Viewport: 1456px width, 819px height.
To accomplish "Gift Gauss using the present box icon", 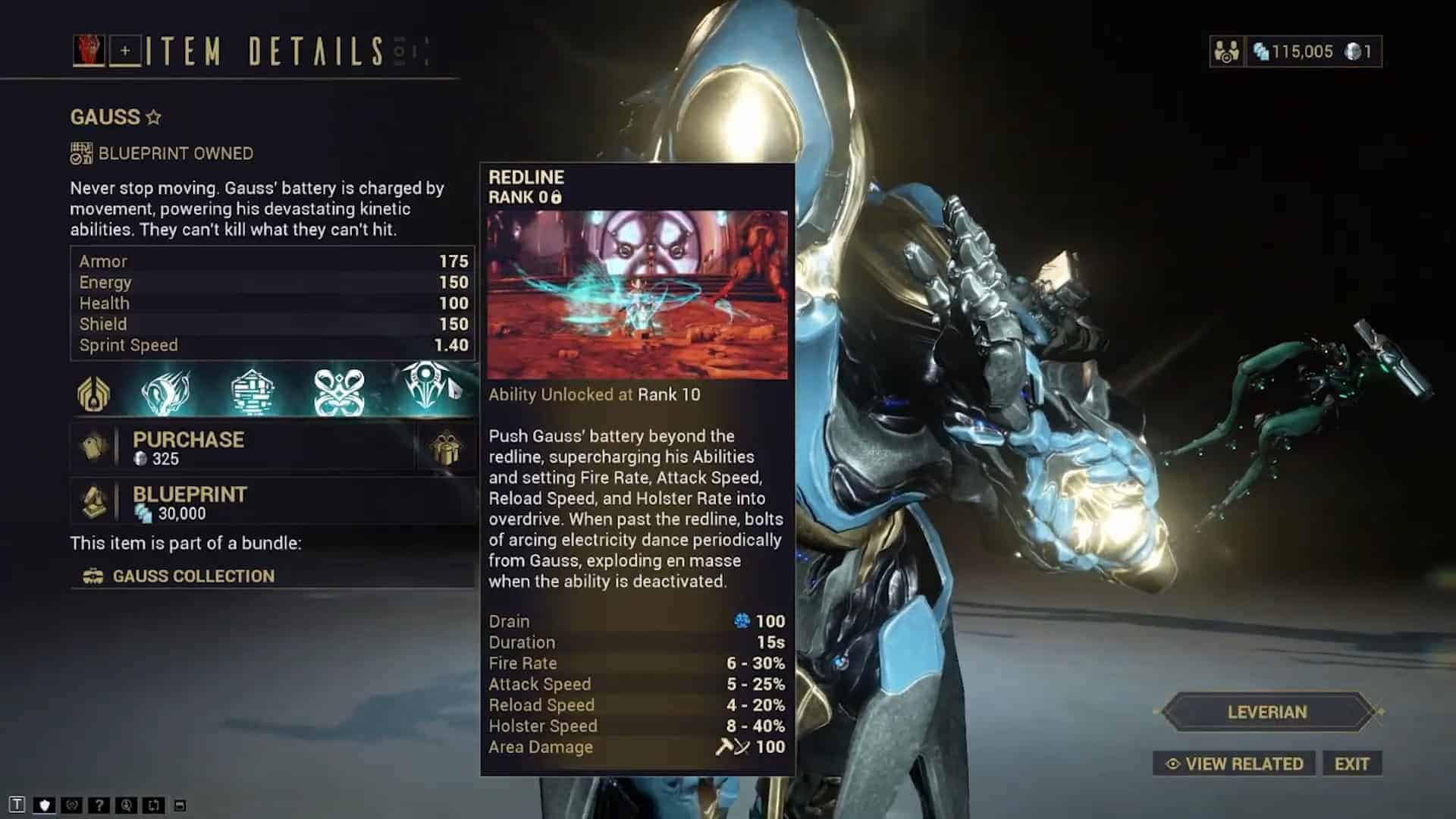I will [445, 447].
